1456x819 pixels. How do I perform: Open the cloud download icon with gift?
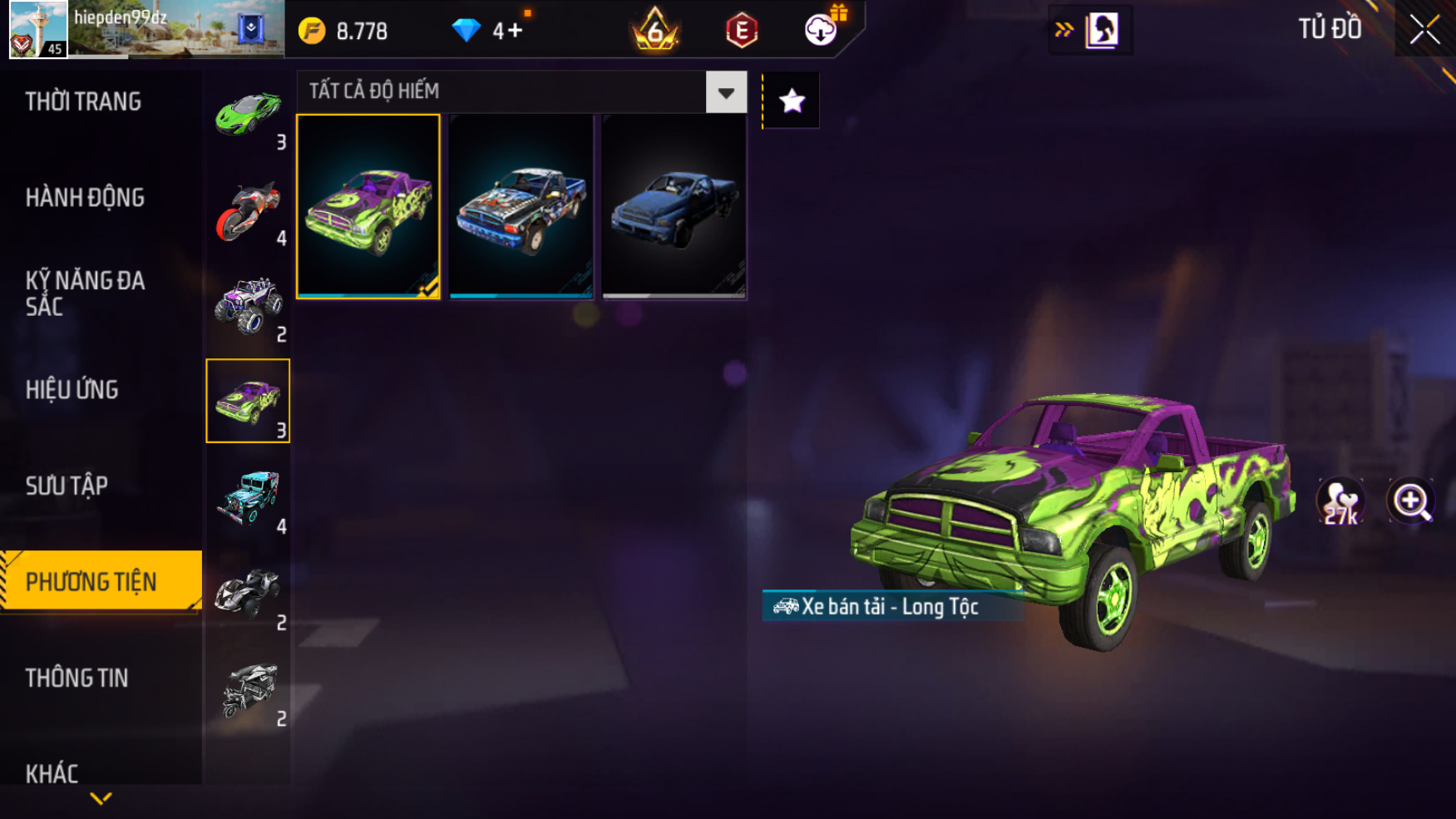point(822,30)
